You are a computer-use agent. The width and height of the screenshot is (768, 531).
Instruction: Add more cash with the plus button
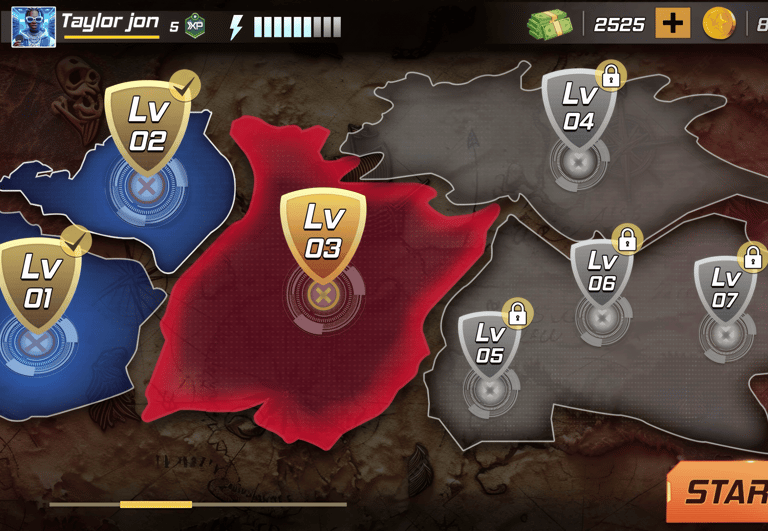(x=673, y=24)
